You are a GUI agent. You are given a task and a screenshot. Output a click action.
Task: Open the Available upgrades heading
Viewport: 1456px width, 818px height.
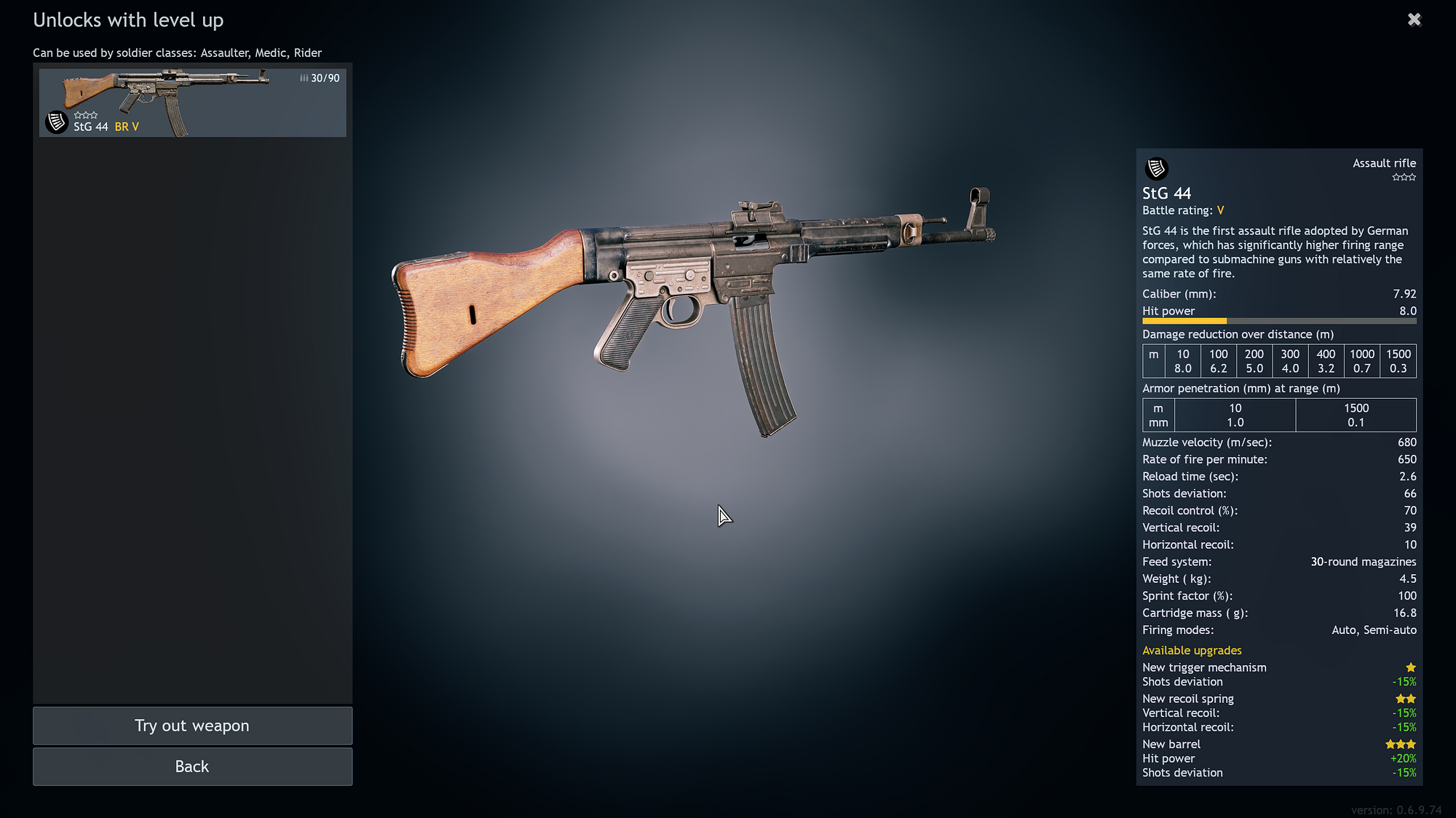pyautogui.click(x=1192, y=650)
